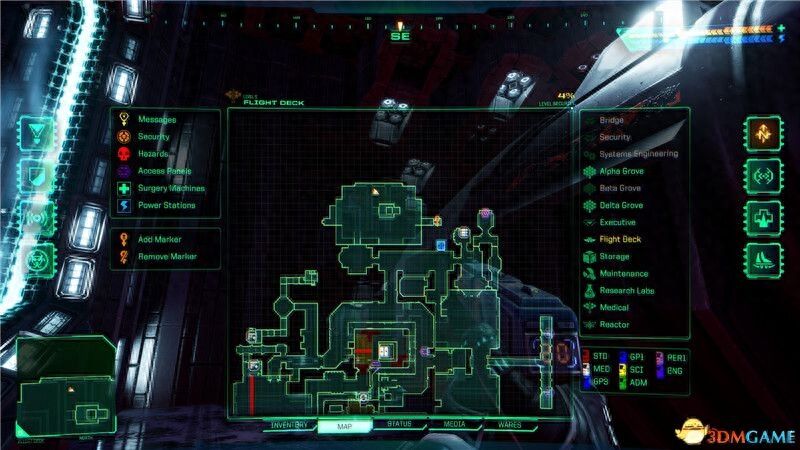Viewport: 800px width, 450px height.
Task: Switch to the Reactor level
Action: coord(614,325)
